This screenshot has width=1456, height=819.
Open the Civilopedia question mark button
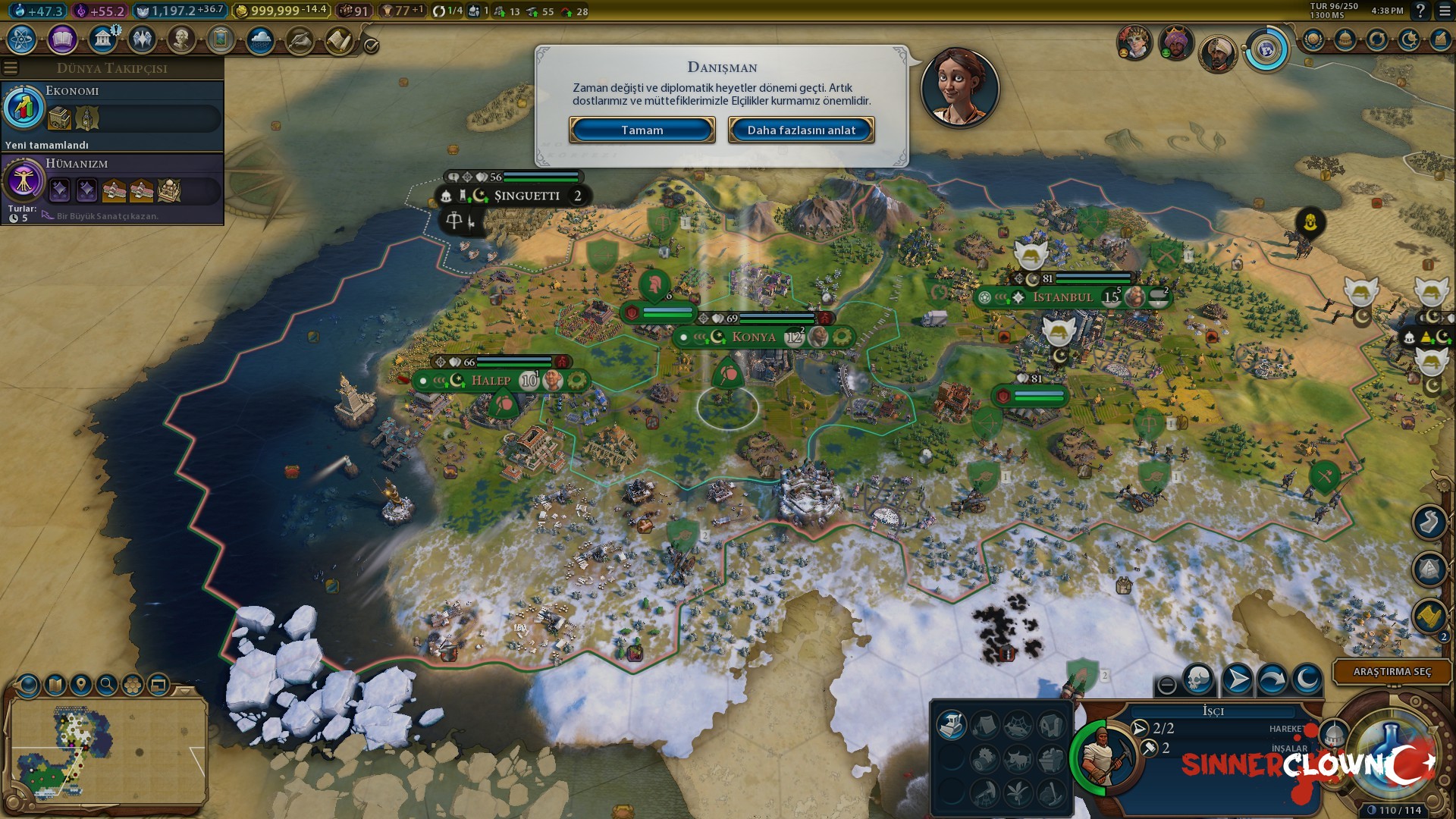click(1420, 11)
